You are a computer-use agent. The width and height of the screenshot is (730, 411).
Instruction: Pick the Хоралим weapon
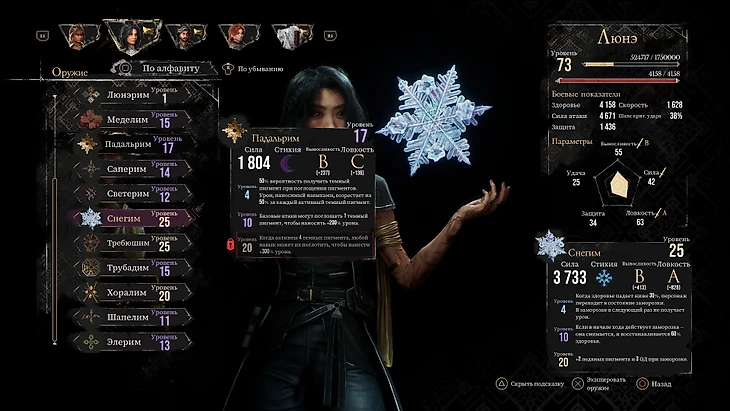[x=125, y=292]
